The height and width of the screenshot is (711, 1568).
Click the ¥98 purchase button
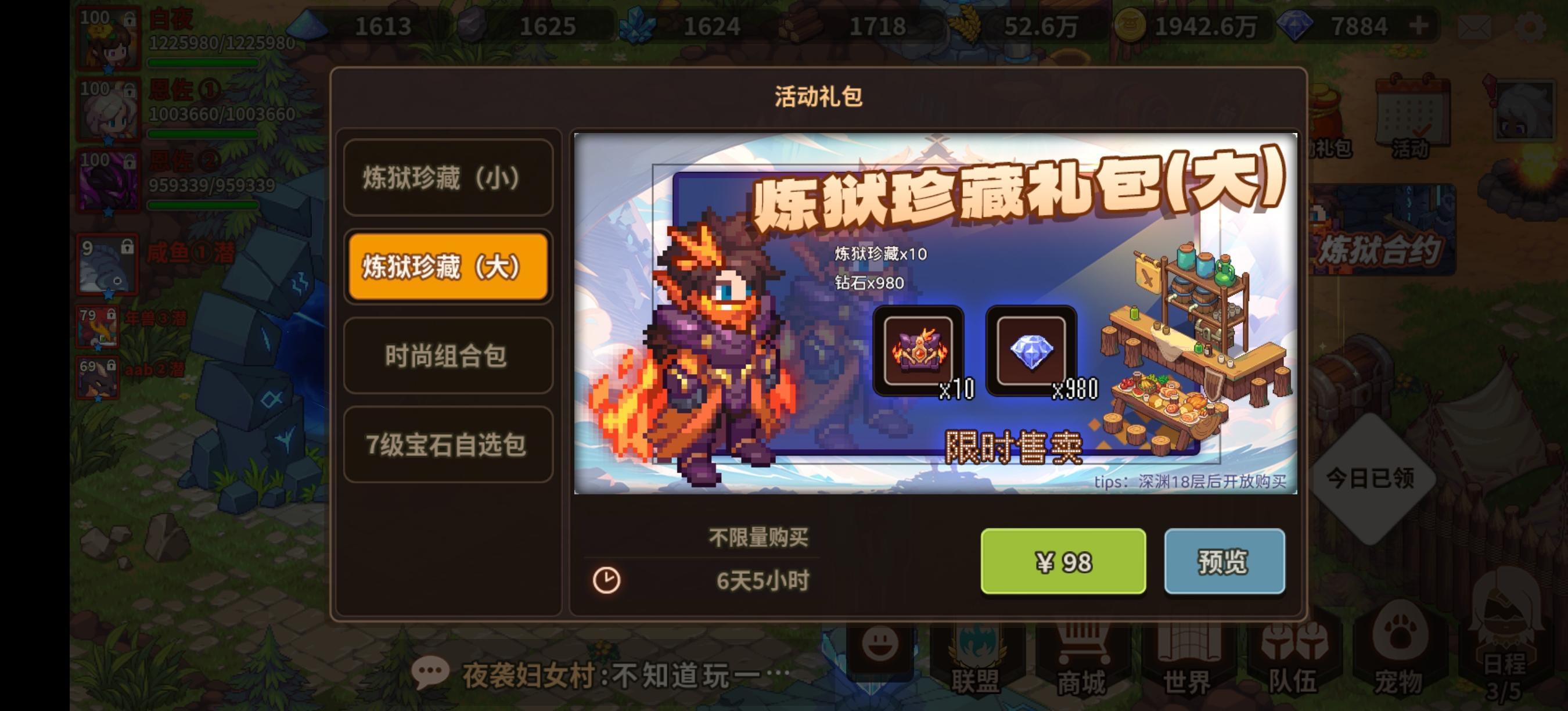1064,562
